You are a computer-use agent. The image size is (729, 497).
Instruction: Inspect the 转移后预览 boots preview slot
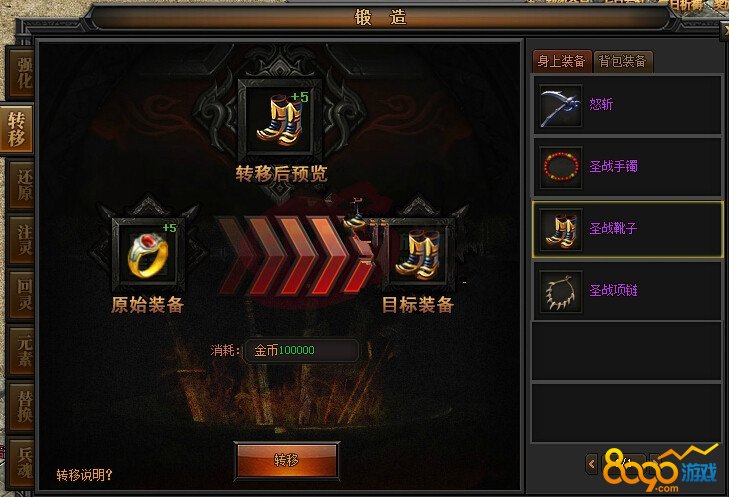click(x=280, y=119)
